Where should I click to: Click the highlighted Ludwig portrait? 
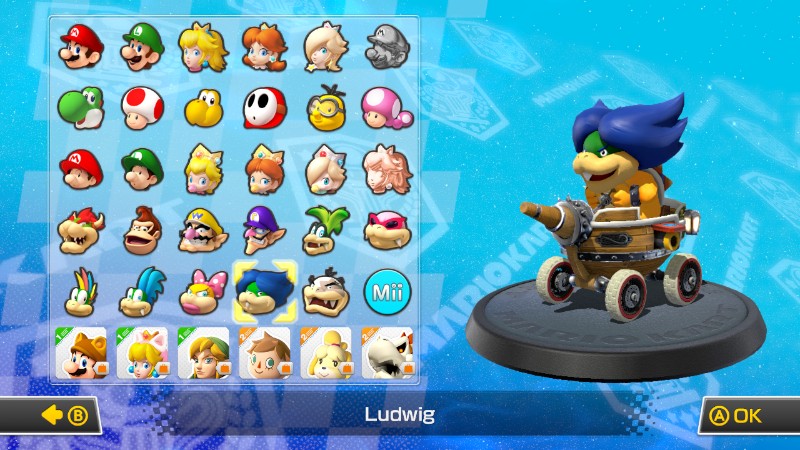point(264,291)
